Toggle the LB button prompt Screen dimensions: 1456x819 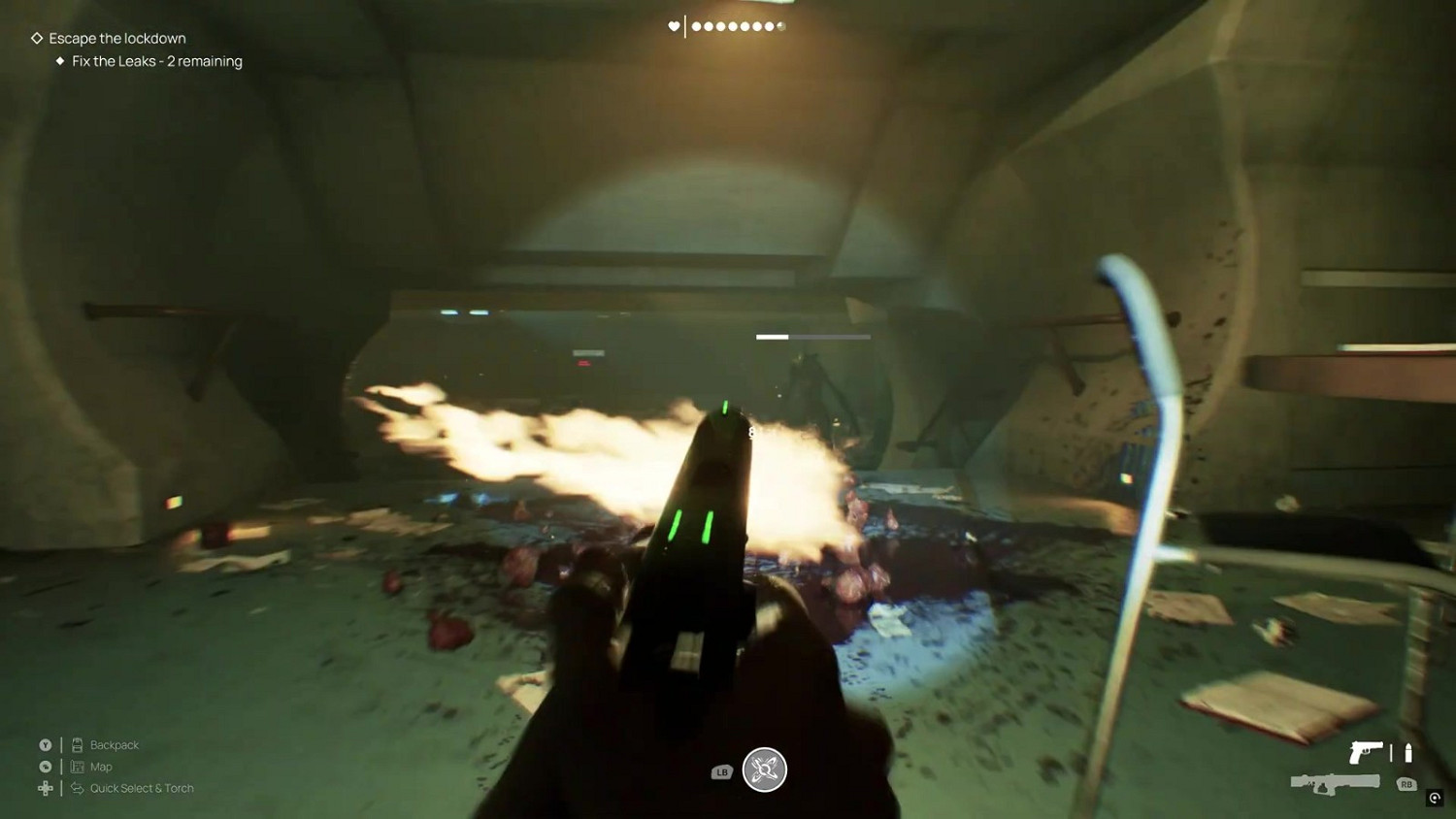(720, 771)
